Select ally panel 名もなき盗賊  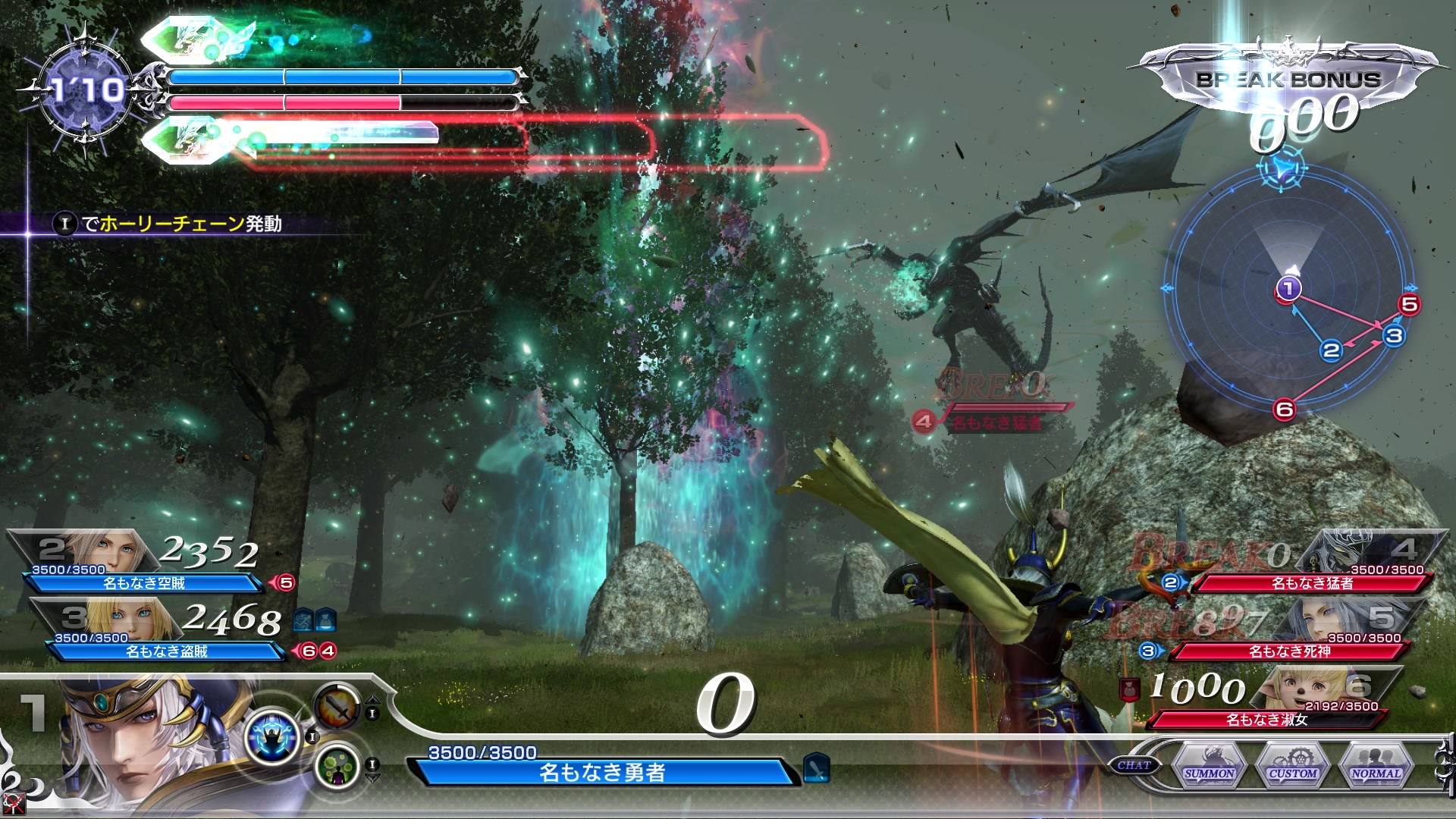point(167,651)
